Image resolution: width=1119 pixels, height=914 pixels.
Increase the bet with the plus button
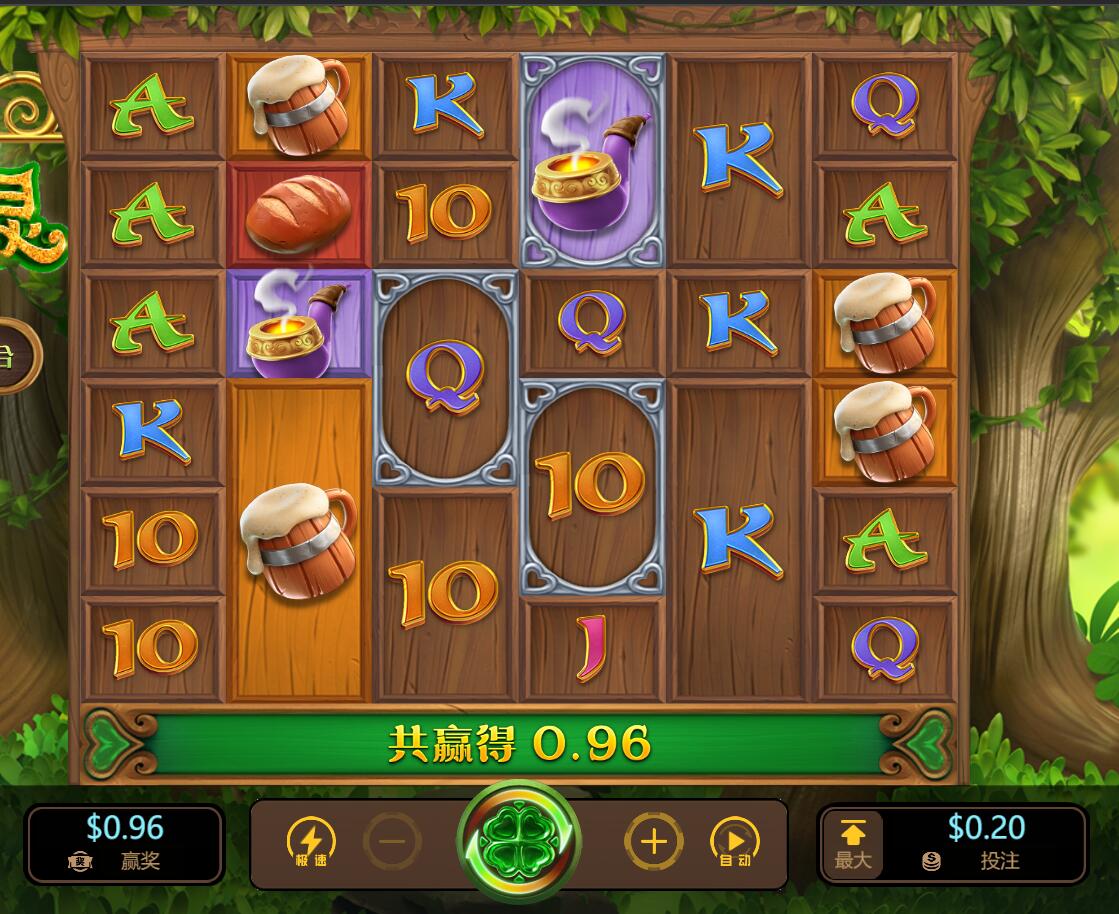654,842
